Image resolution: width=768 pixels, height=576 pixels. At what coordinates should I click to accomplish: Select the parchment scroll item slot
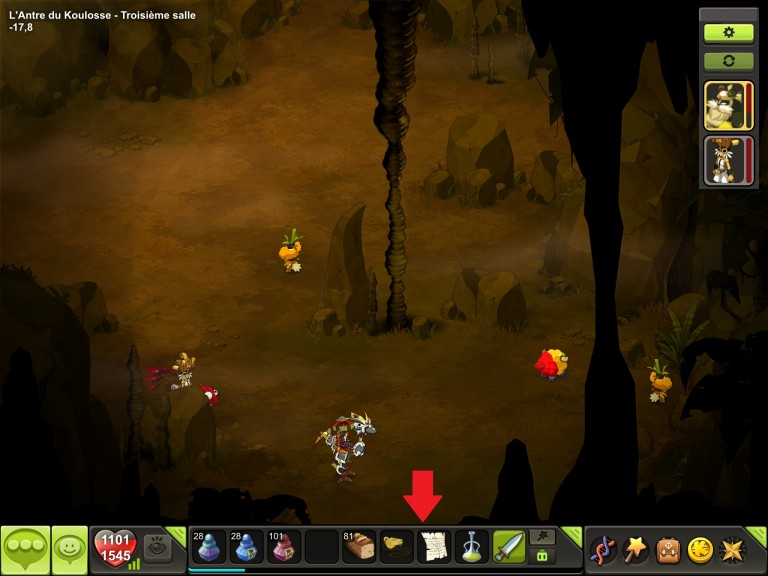click(x=434, y=547)
